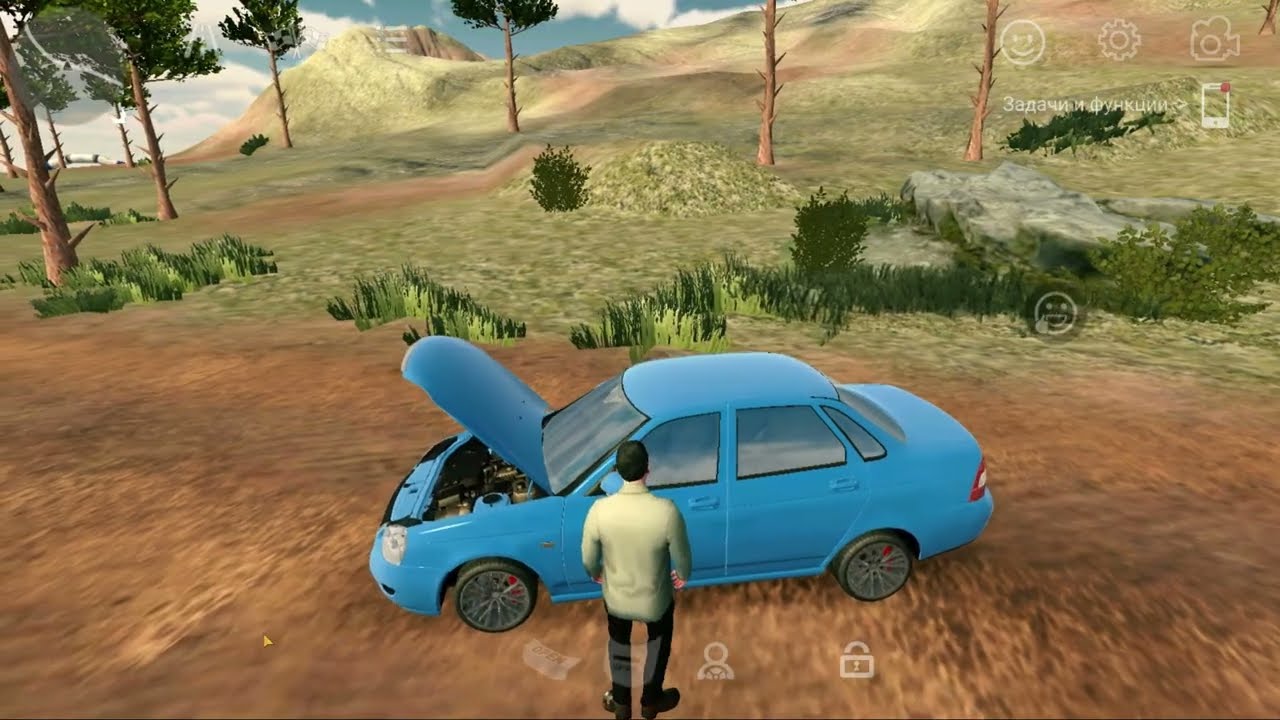
Task: Open the phone tasks and functions menu
Action: [1215, 105]
